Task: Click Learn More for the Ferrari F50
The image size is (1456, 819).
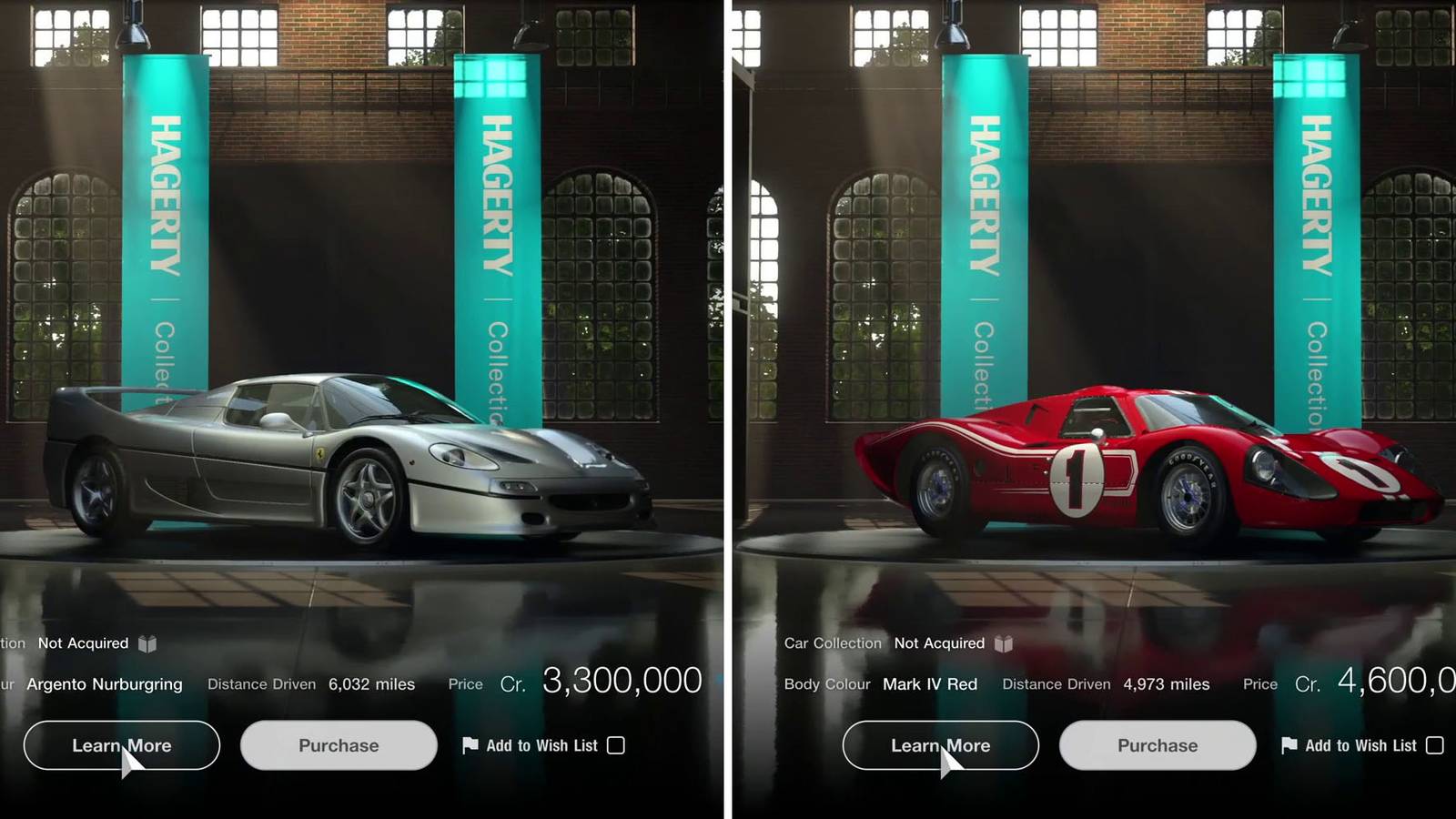Action: tap(120, 745)
